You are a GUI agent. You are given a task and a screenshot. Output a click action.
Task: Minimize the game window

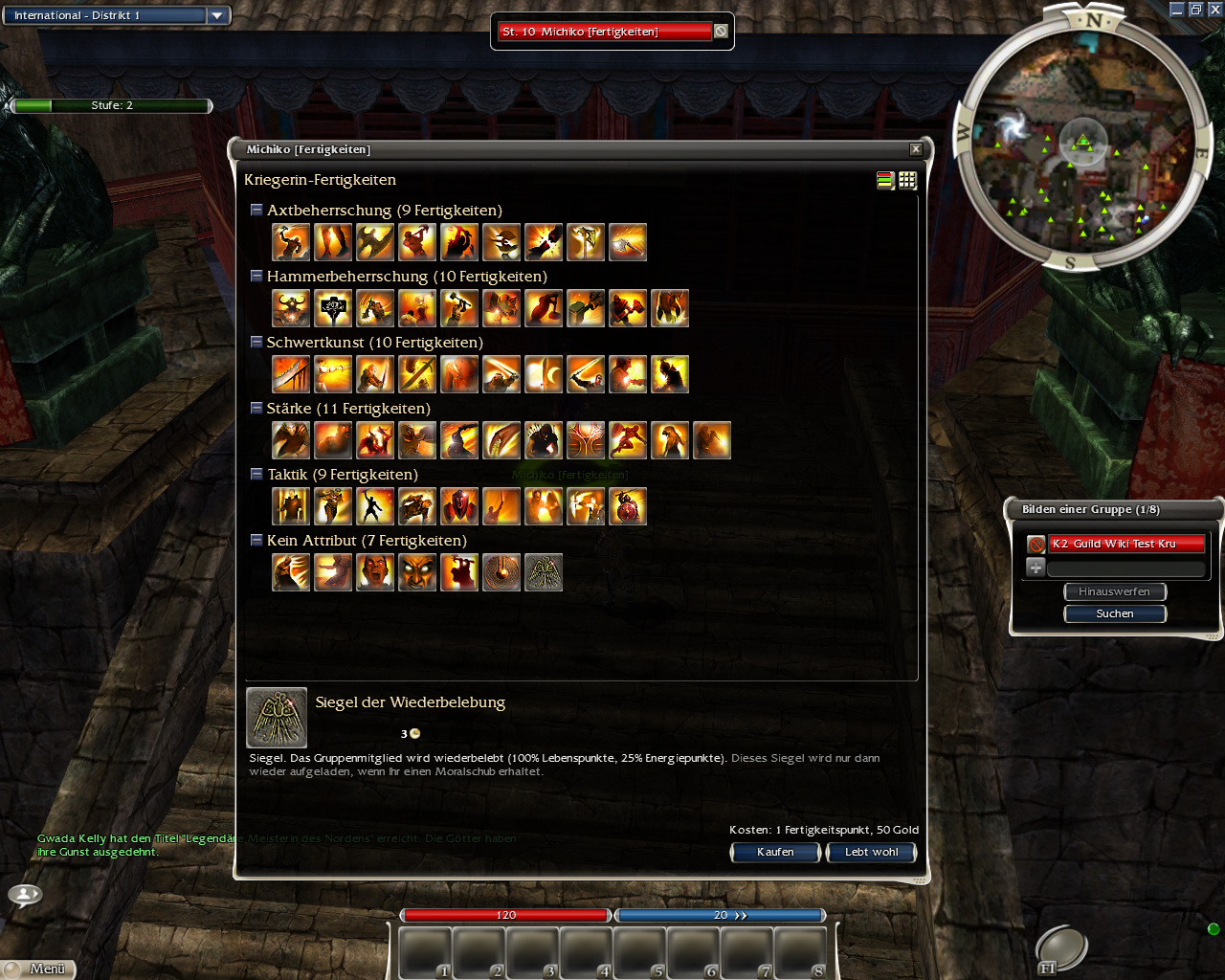[x=1177, y=10]
